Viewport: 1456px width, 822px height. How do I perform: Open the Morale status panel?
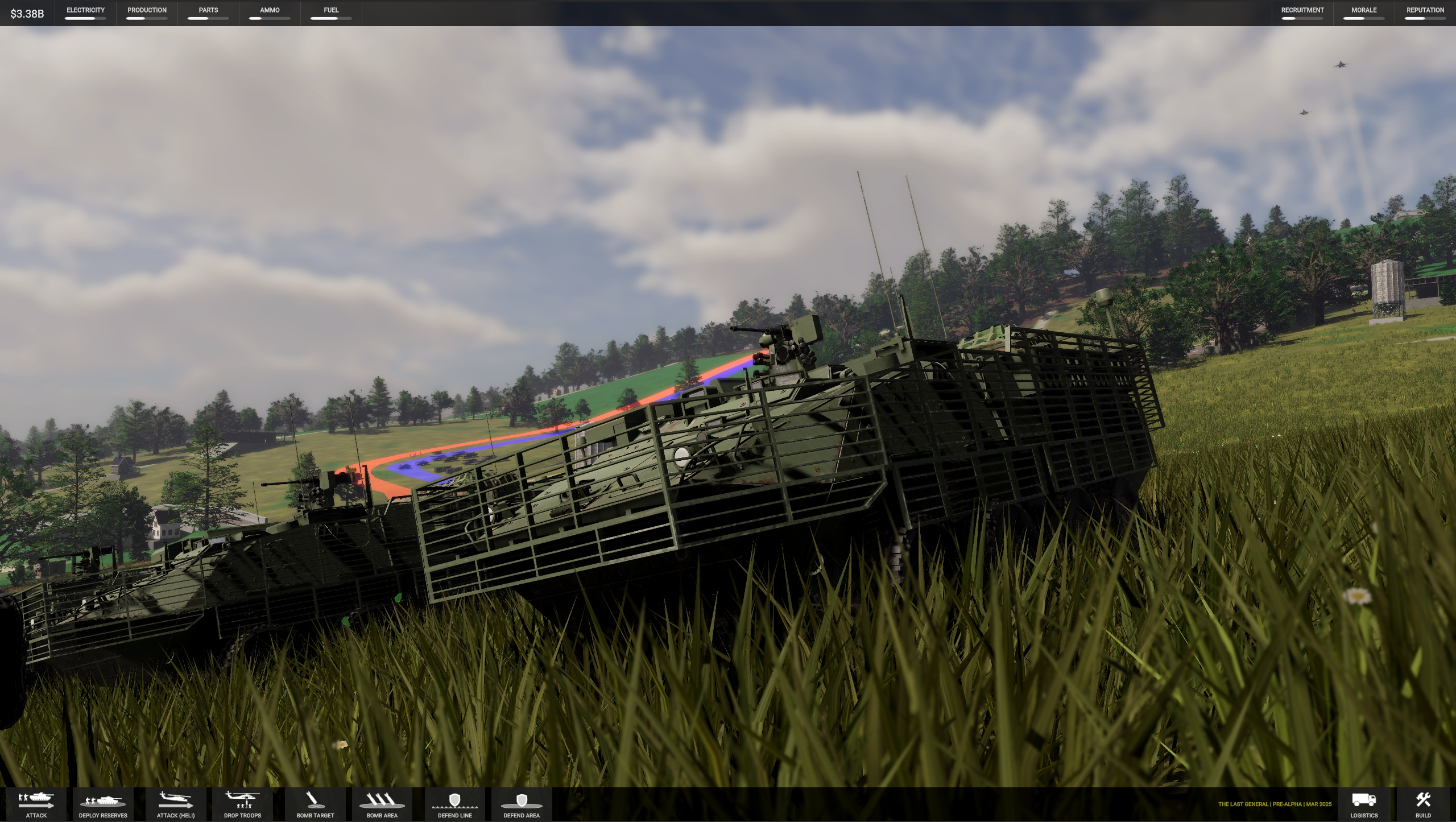click(1363, 13)
